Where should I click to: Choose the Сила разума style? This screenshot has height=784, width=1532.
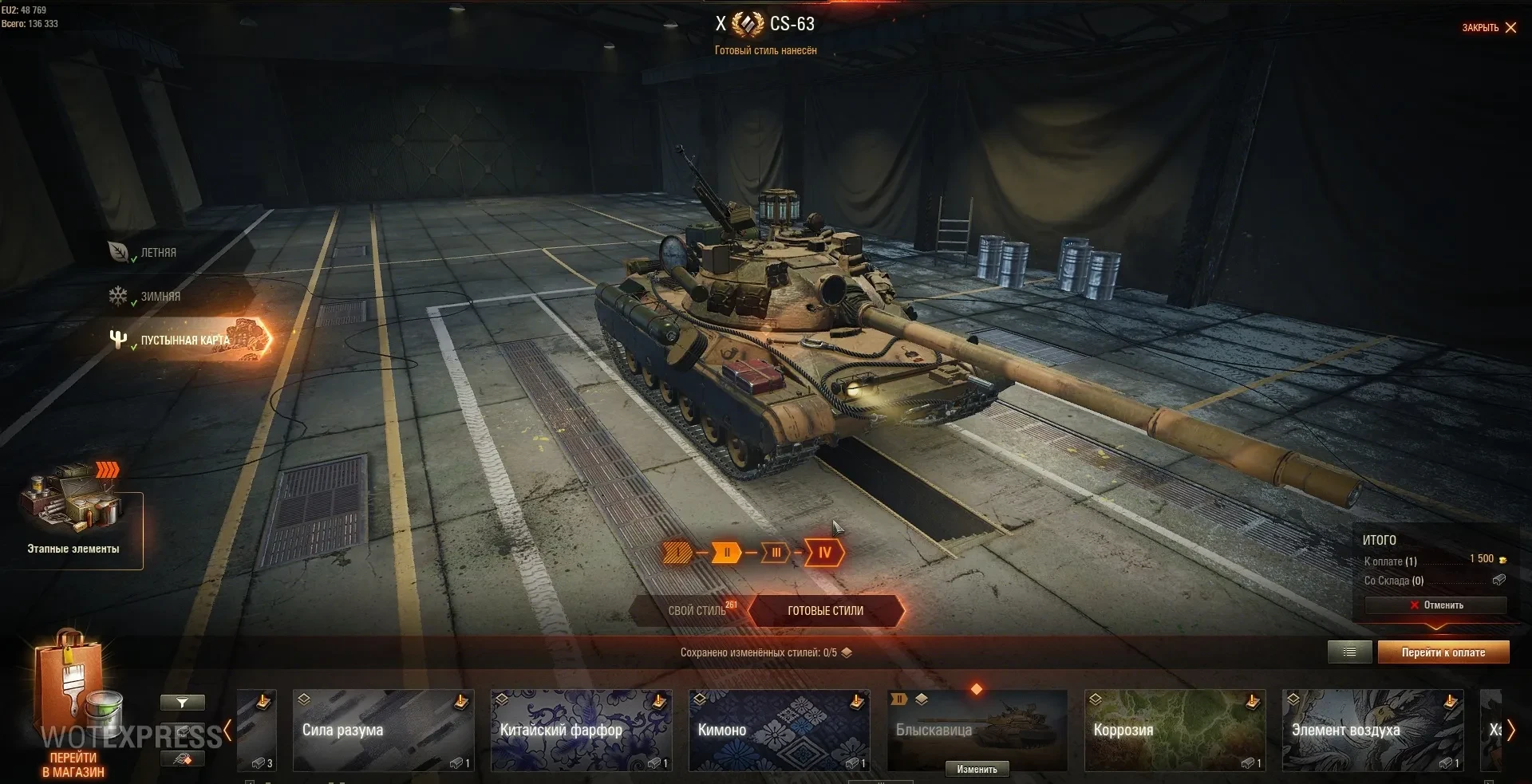[383, 731]
